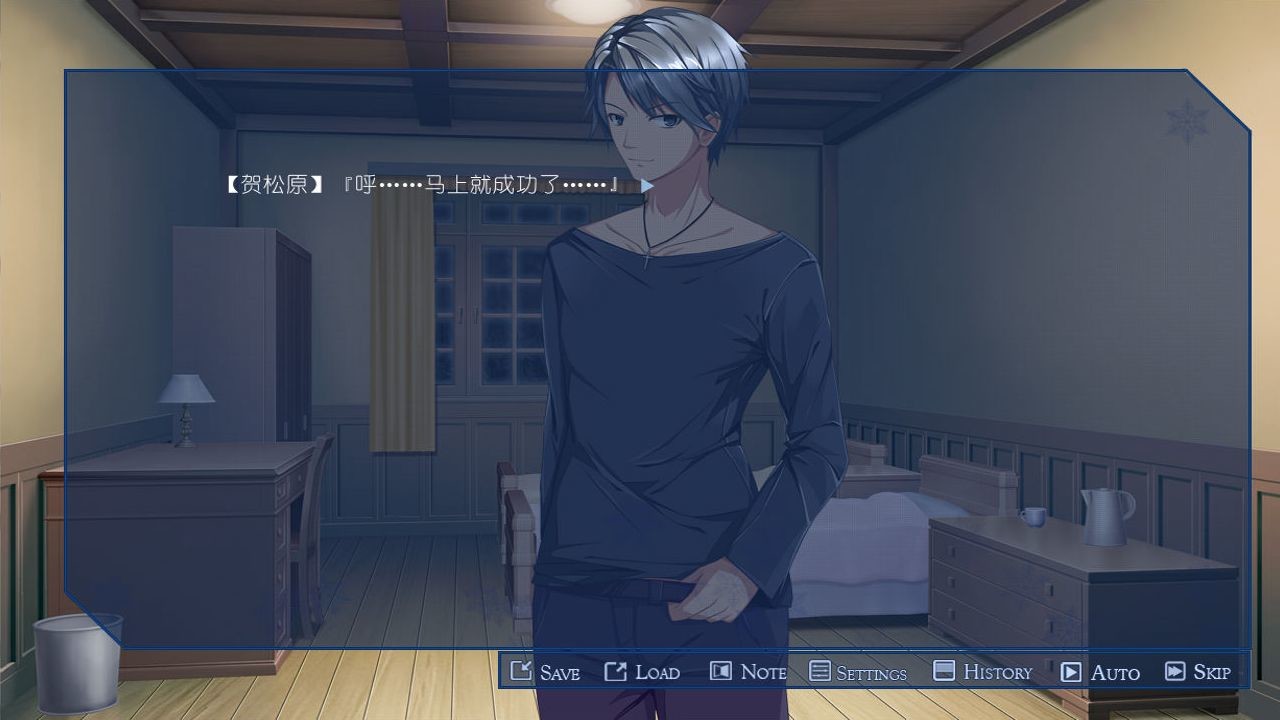
Task: Open the Settings menu
Action: [x=858, y=672]
